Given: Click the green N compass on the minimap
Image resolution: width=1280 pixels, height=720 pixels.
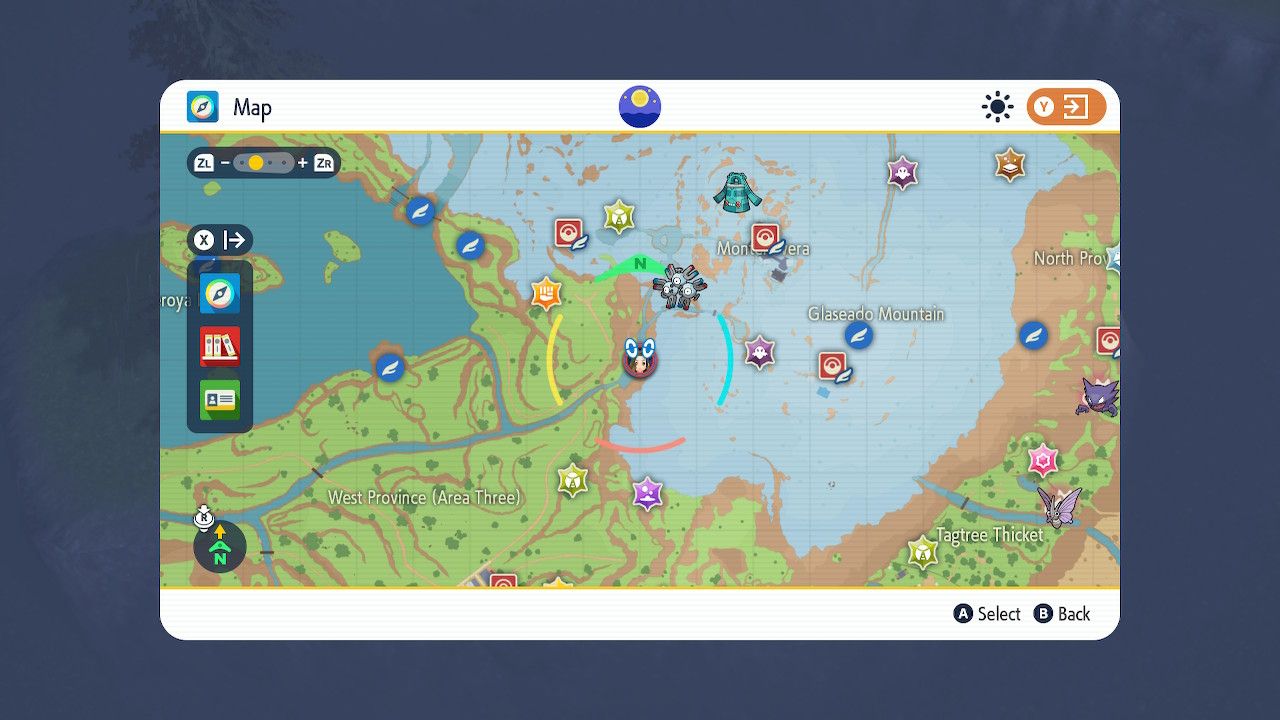Looking at the screenshot, I should tap(220, 547).
